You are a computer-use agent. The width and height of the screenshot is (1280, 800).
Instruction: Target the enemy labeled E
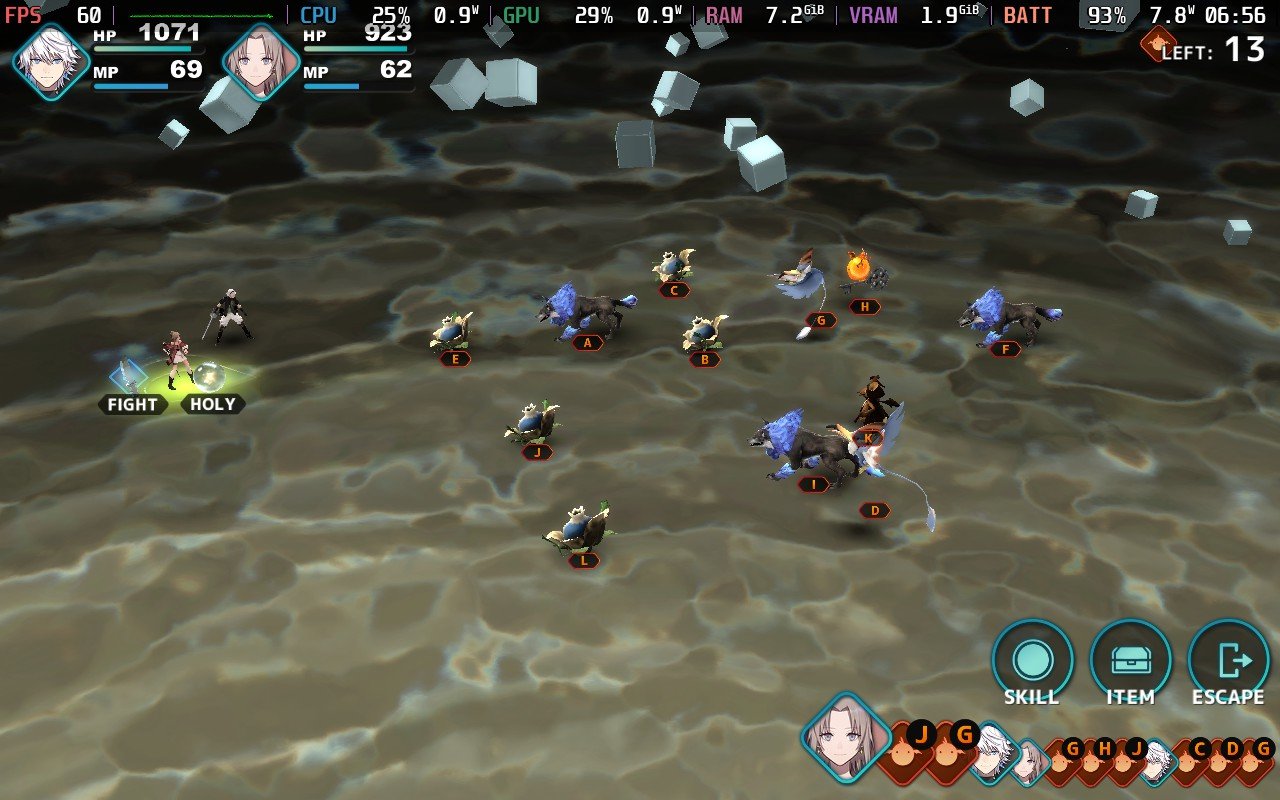[x=454, y=333]
